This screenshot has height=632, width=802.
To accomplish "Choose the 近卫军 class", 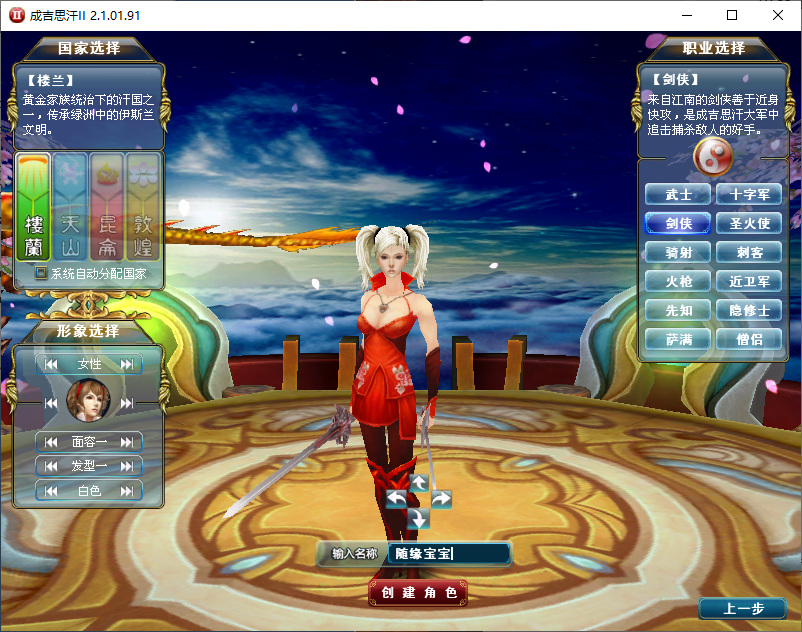I will pos(749,282).
